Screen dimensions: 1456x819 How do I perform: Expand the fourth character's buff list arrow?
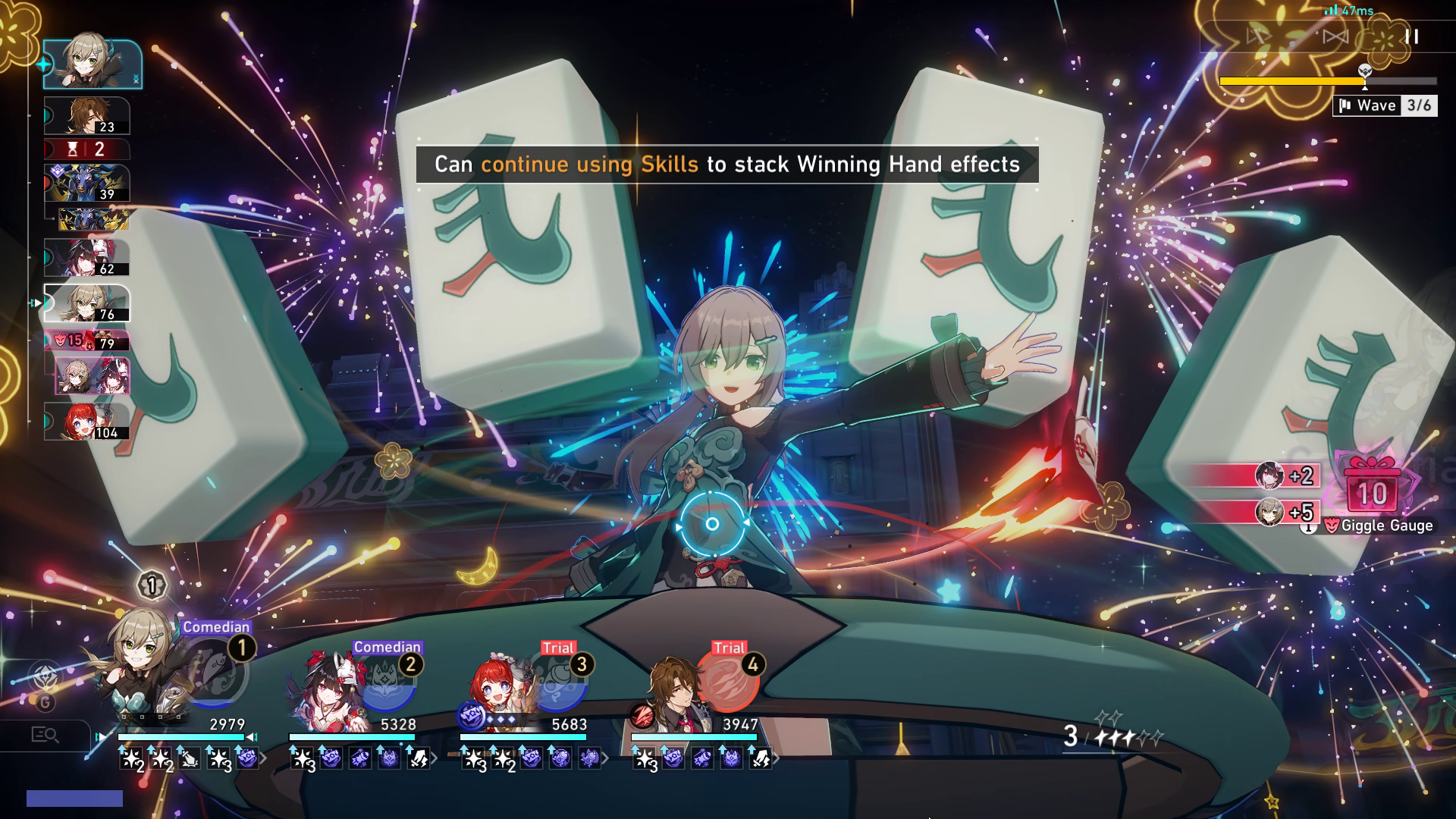777,758
